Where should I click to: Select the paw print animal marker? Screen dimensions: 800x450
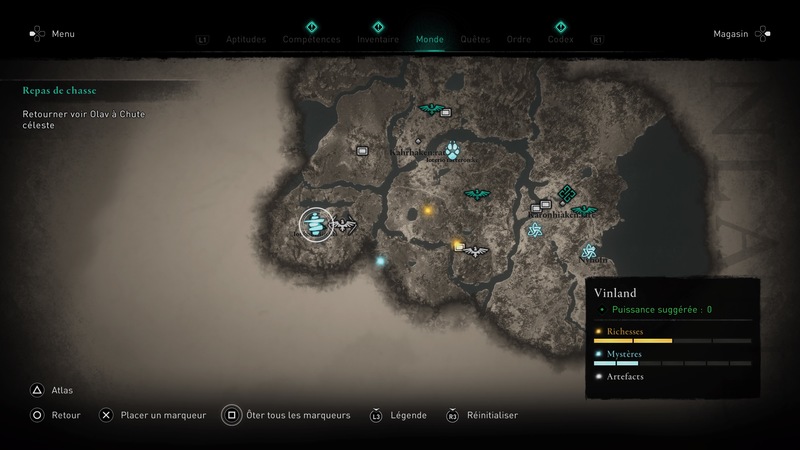point(453,152)
